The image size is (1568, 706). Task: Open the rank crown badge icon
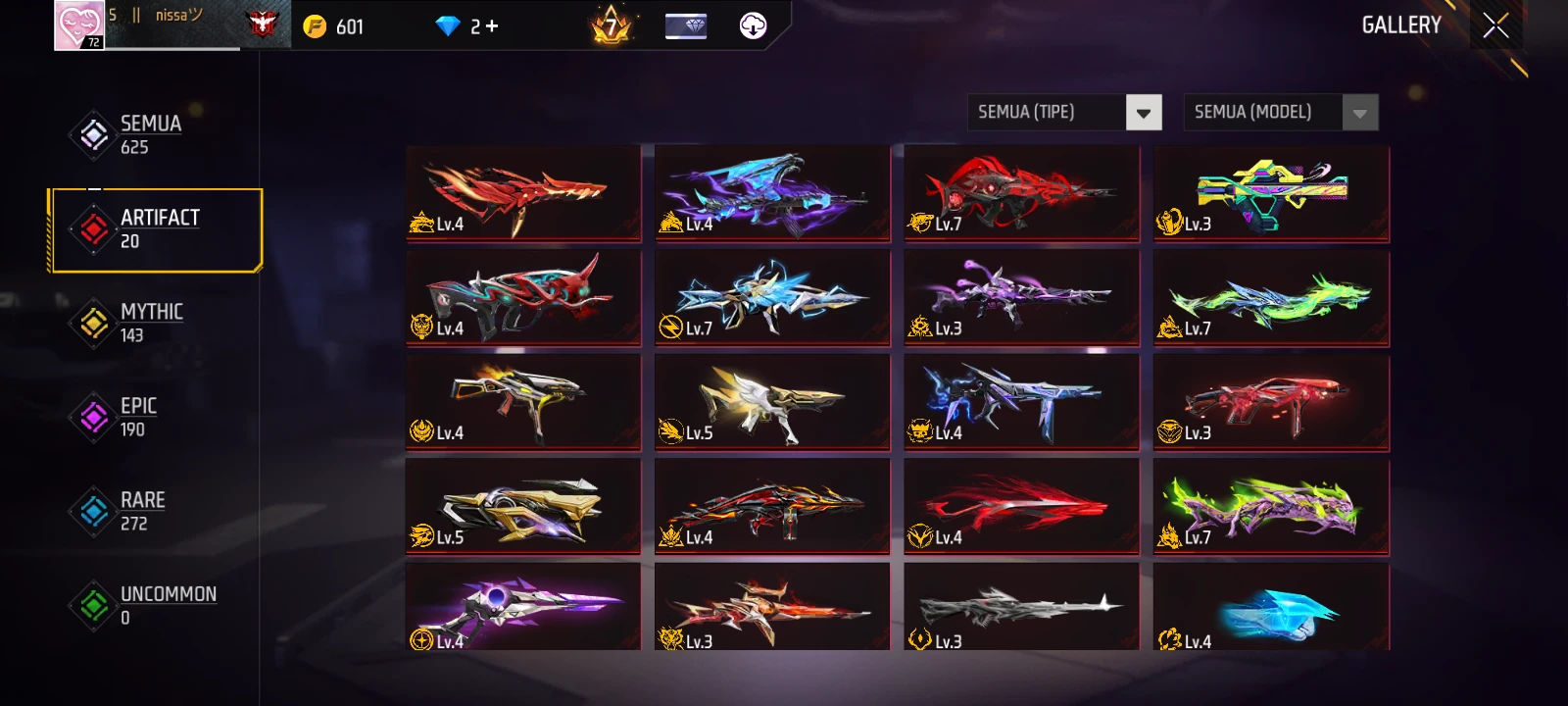tap(612, 25)
